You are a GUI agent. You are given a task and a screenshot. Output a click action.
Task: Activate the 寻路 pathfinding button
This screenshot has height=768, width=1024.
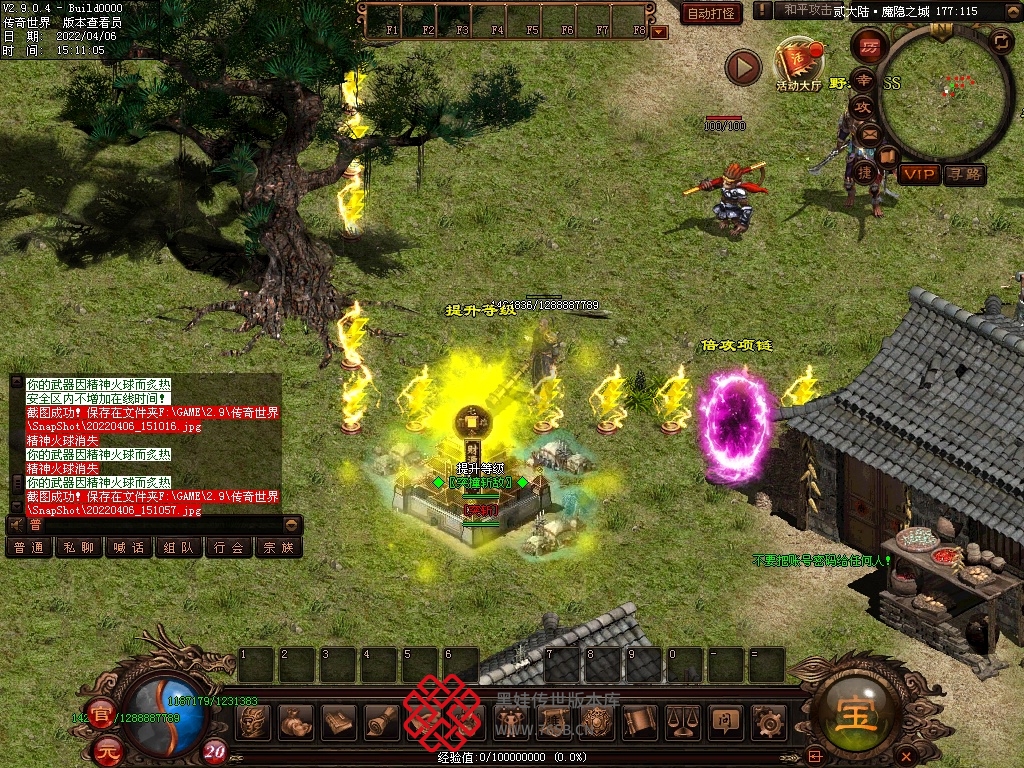point(964,174)
